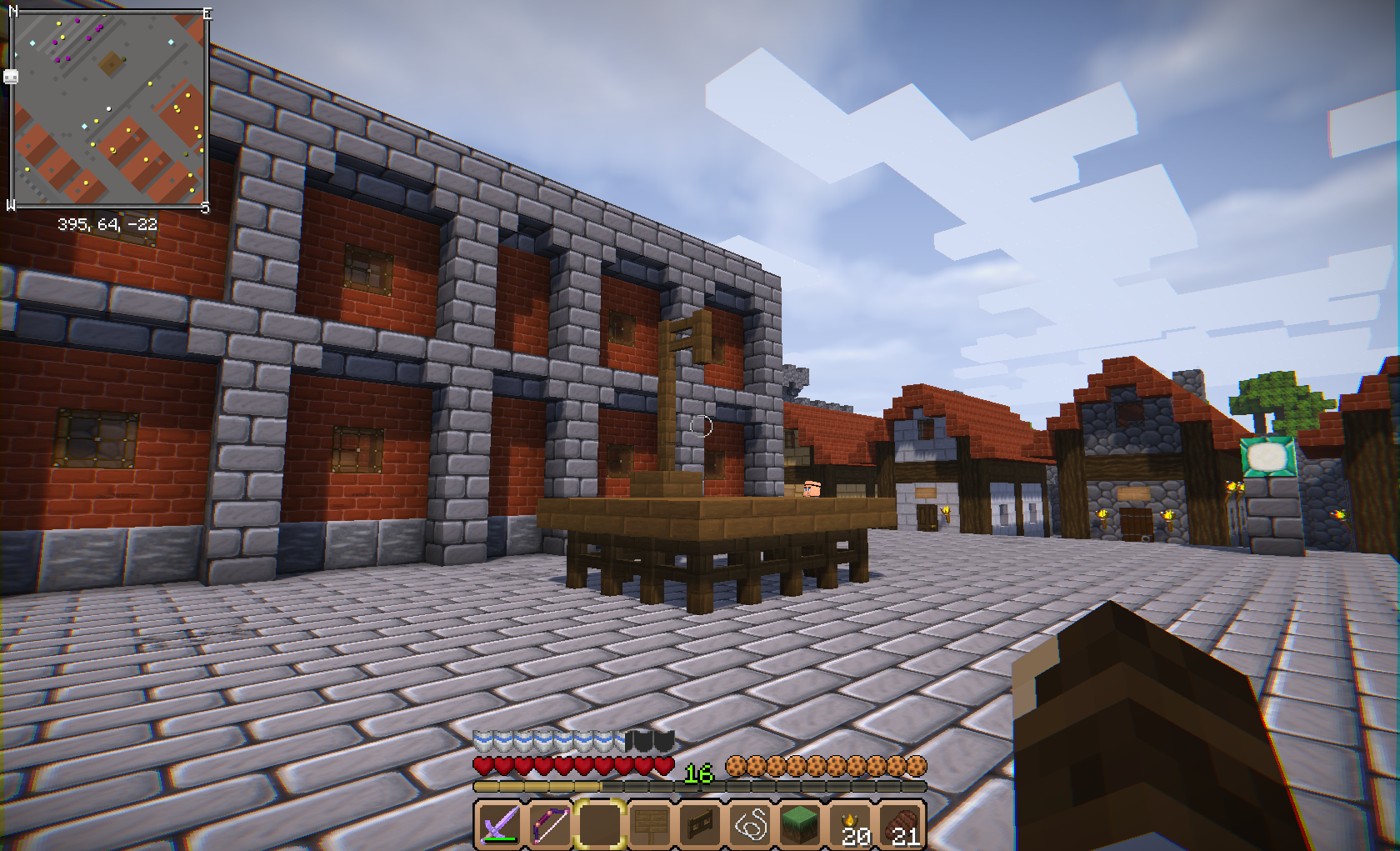1400x851 pixels.
Task: Choose the wooden sign hotbar slot
Action: coord(650,825)
